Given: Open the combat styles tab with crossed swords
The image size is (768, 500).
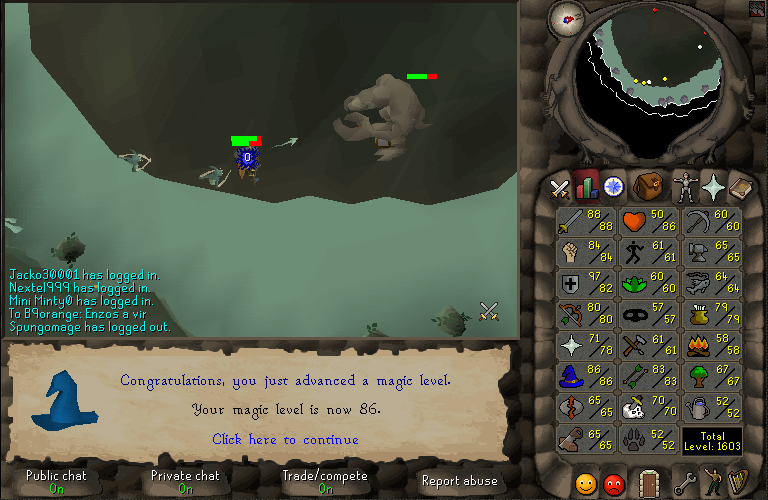Looking at the screenshot, I should click(558, 187).
